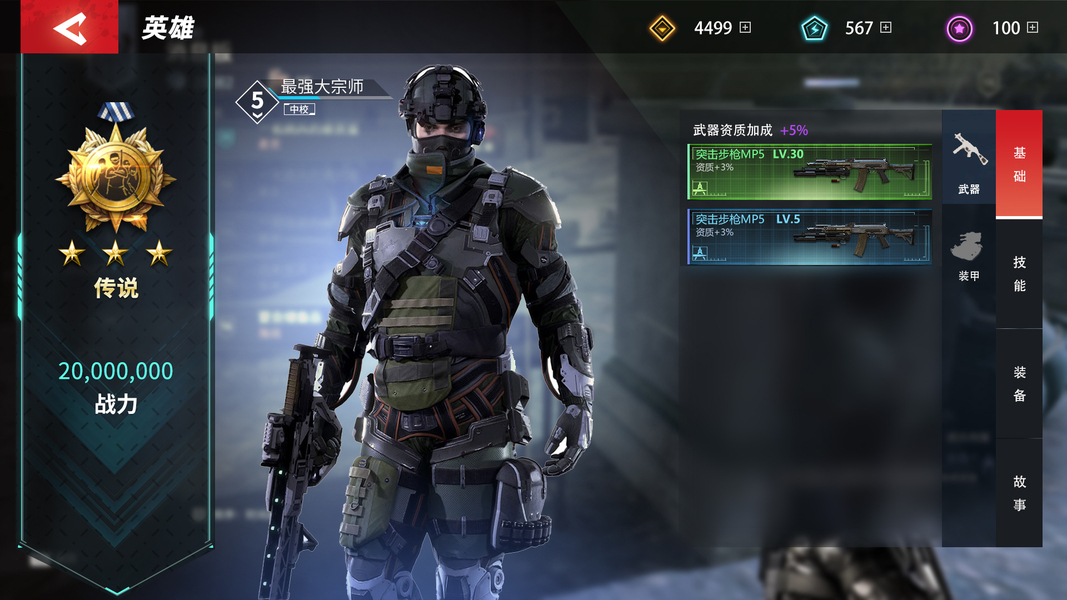This screenshot has width=1067, height=600.
Task: Switch to the 装甲 armor sub-tab
Action: tap(968, 255)
